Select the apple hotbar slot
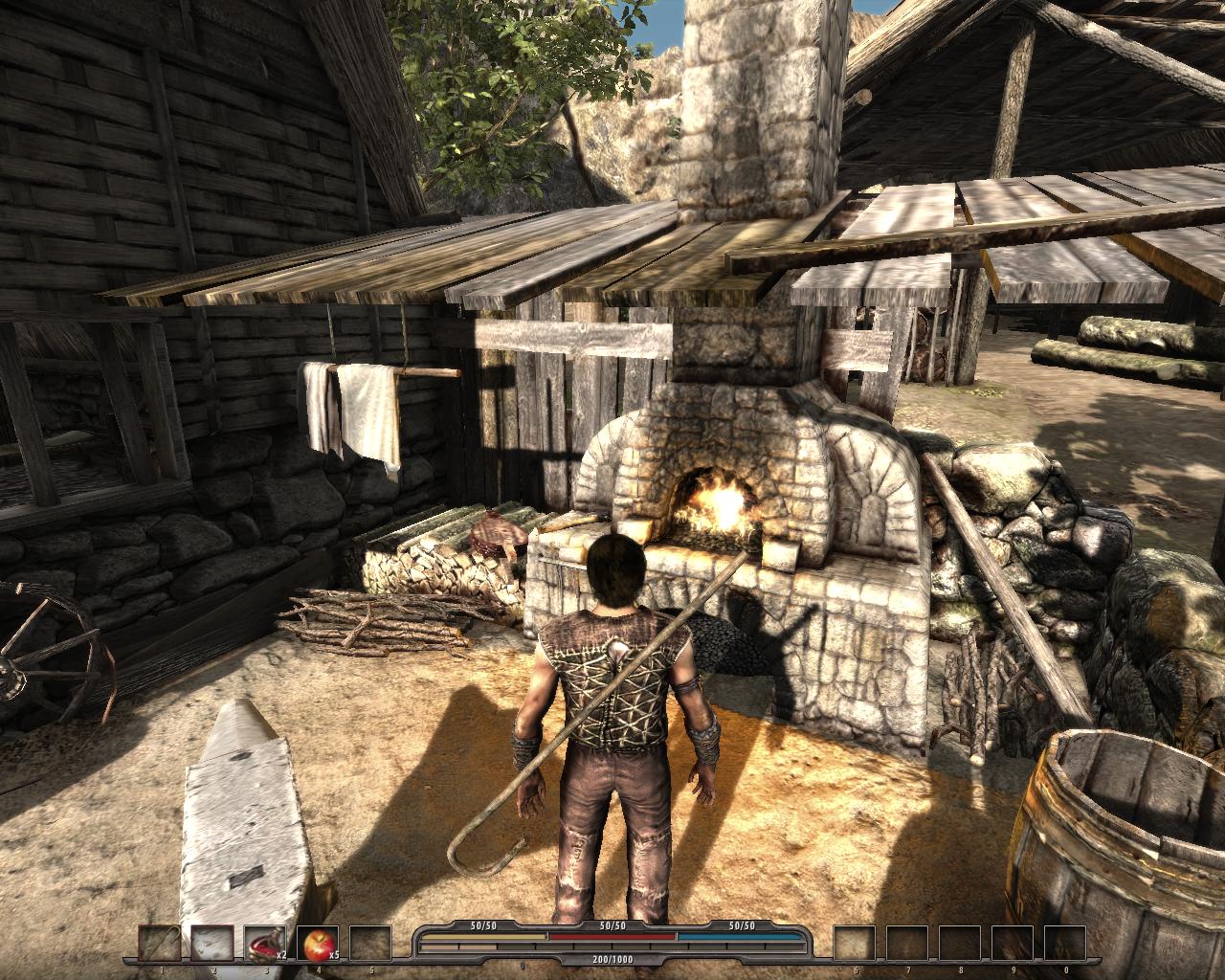Image resolution: width=1225 pixels, height=980 pixels. [x=317, y=945]
